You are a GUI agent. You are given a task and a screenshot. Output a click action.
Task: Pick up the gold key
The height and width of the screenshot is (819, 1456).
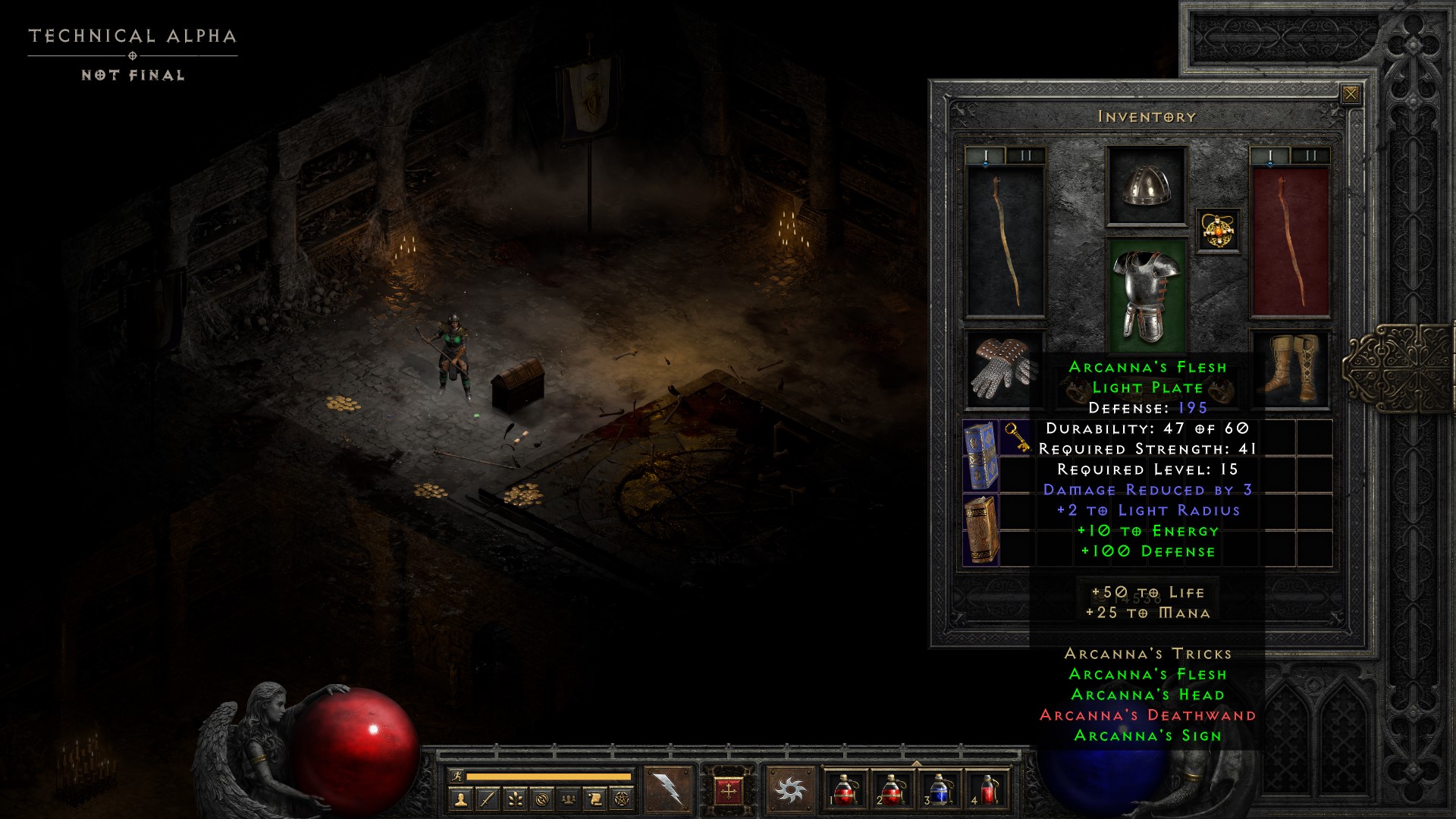(1016, 438)
